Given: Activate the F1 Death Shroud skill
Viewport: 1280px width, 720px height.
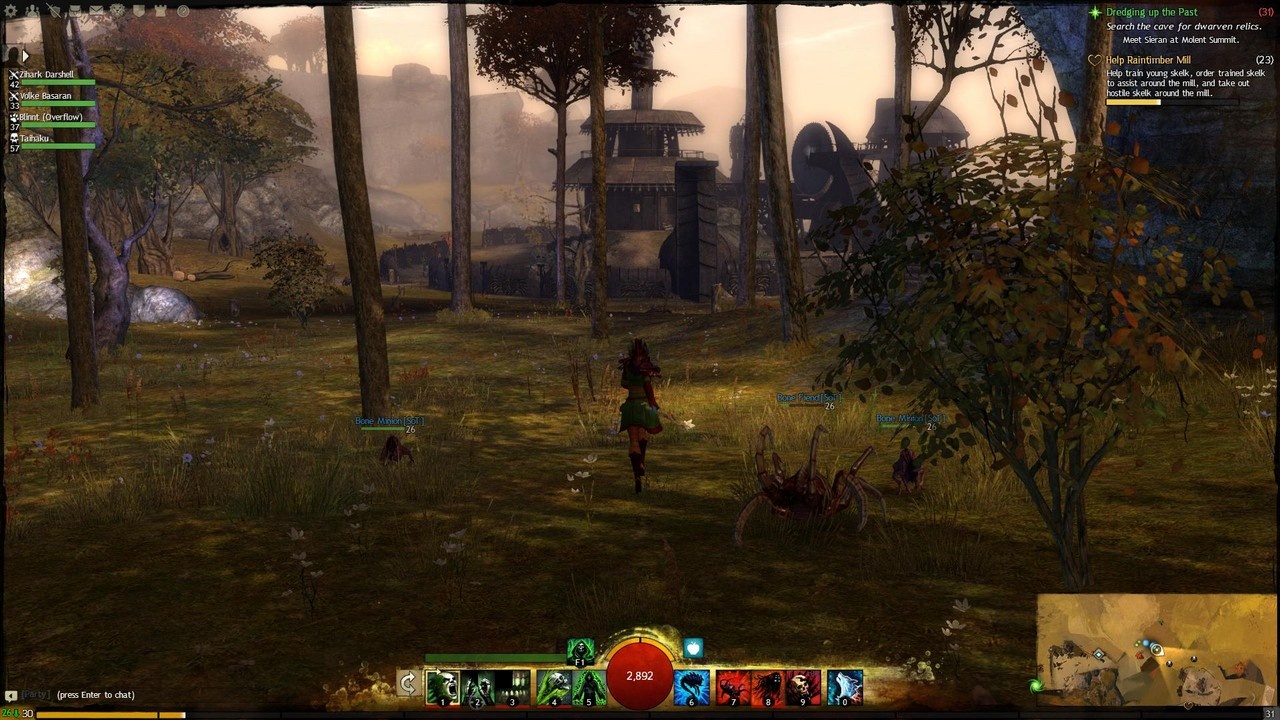Looking at the screenshot, I should click(580, 651).
